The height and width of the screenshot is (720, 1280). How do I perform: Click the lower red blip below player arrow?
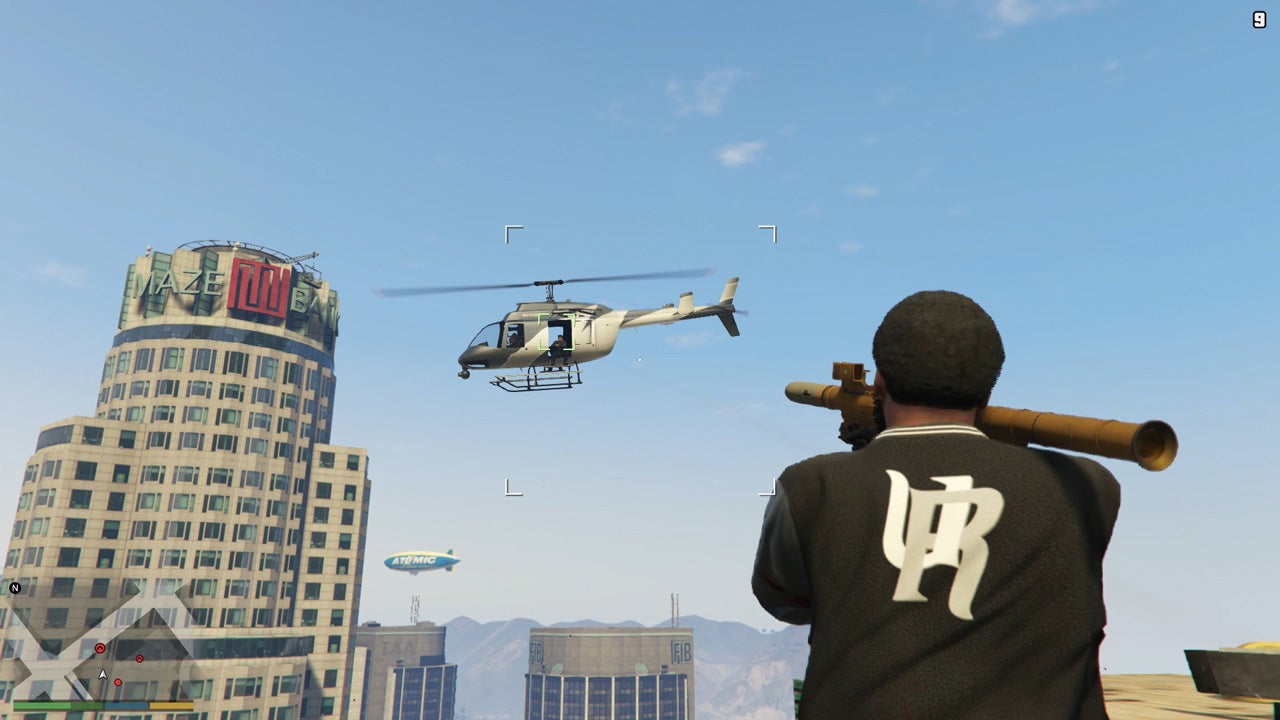118,682
